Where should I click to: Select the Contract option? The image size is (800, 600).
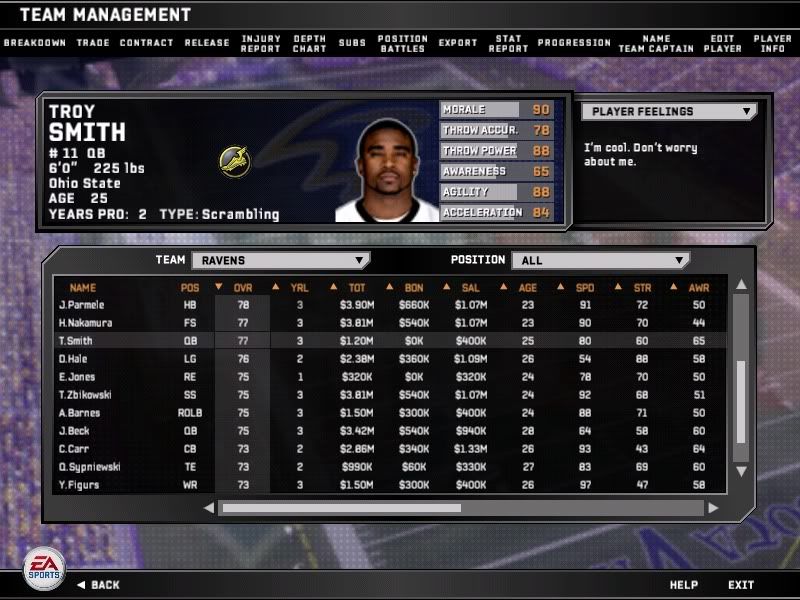tap(146, 43)
